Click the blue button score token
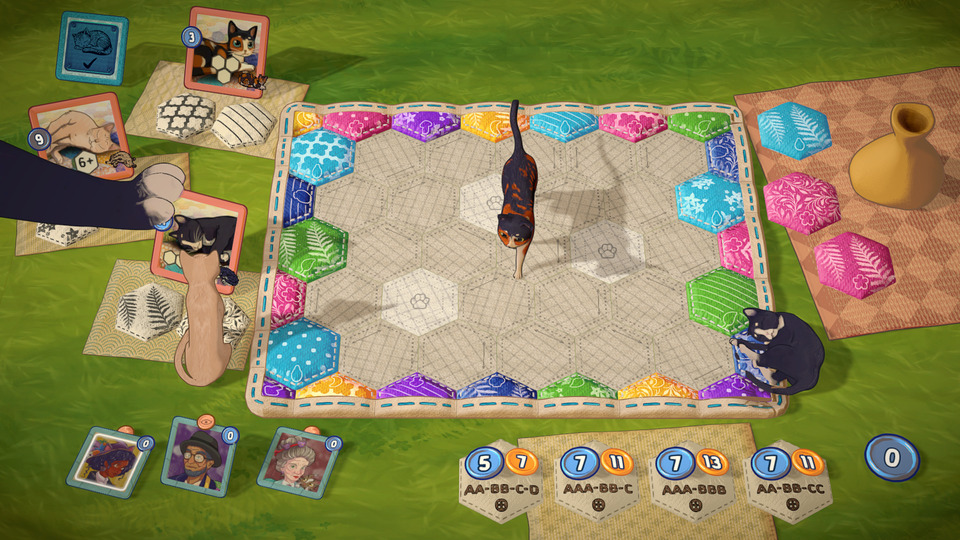Viewport: 960px width, 540px height. pos(890,460)
